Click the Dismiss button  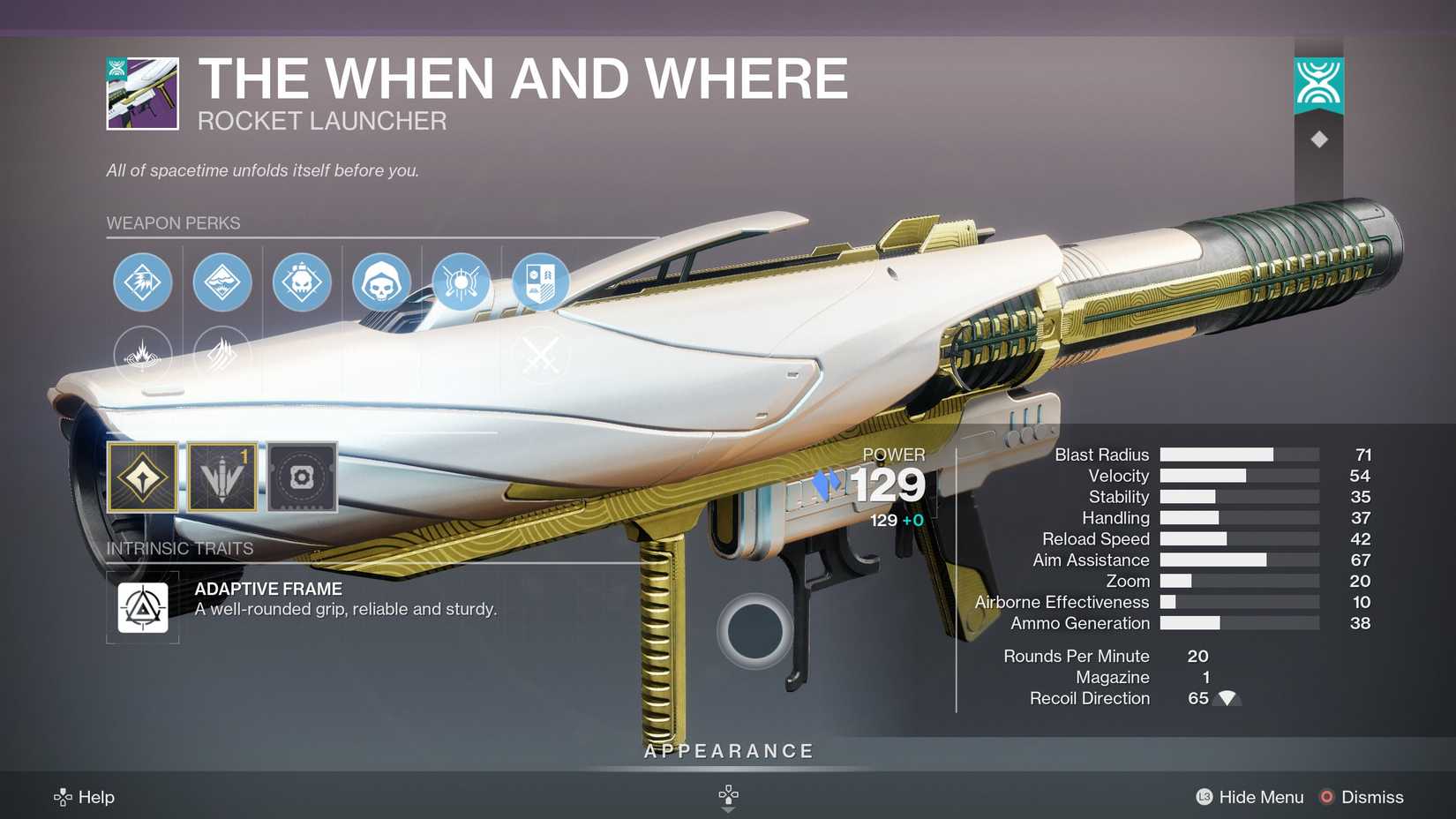coord(1362,796)
